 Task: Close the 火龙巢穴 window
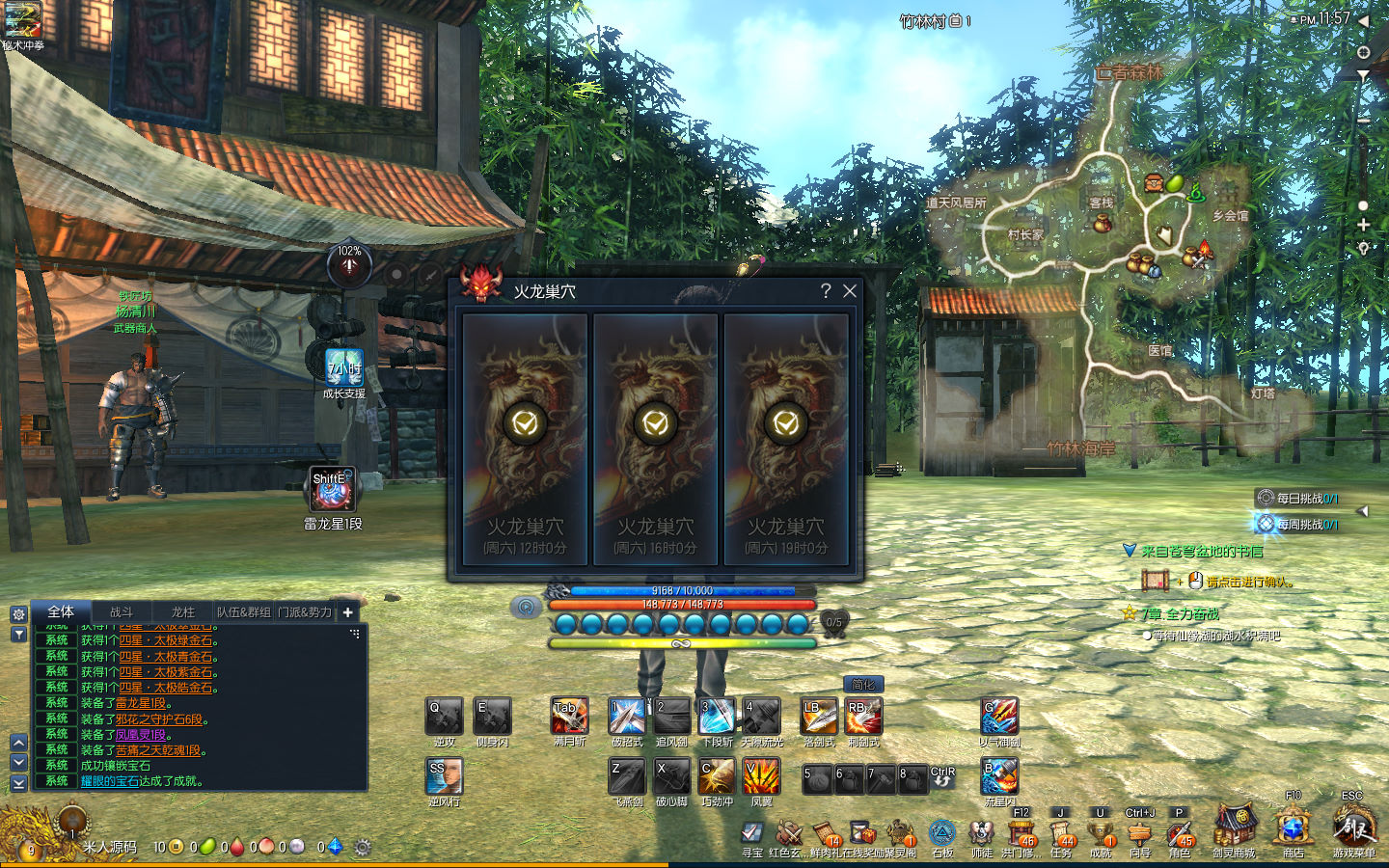[x=850, y=291]
